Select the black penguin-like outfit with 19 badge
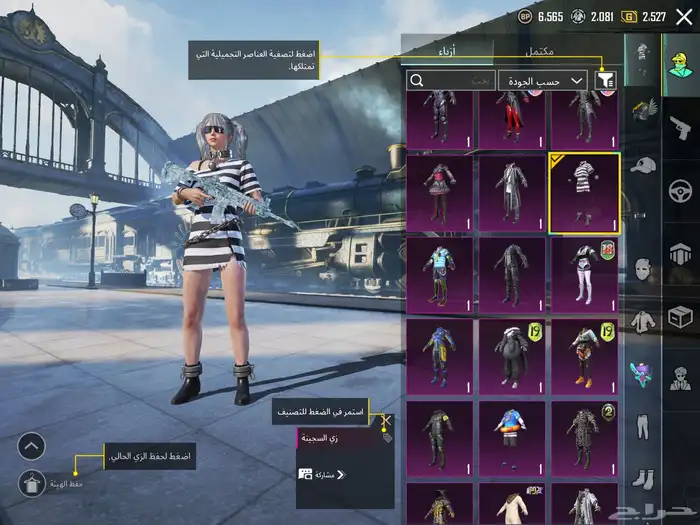 (512, 356)
